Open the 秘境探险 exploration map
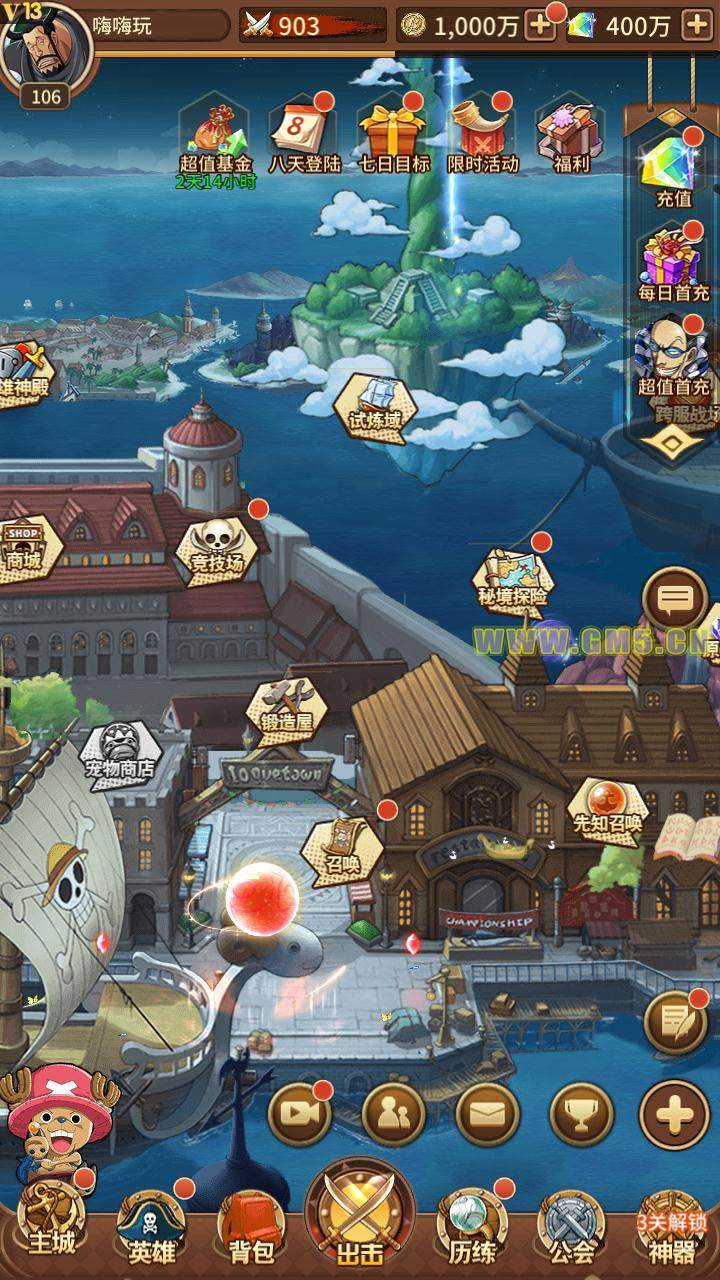Screen dimensions: 720x1280 pos(512,578)
